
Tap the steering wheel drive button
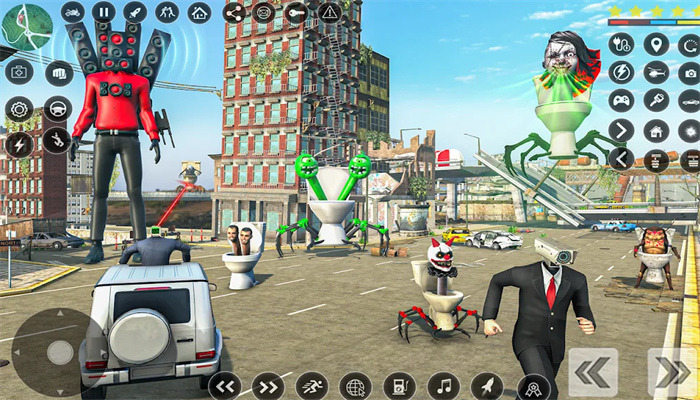click(x=57, y=108)
